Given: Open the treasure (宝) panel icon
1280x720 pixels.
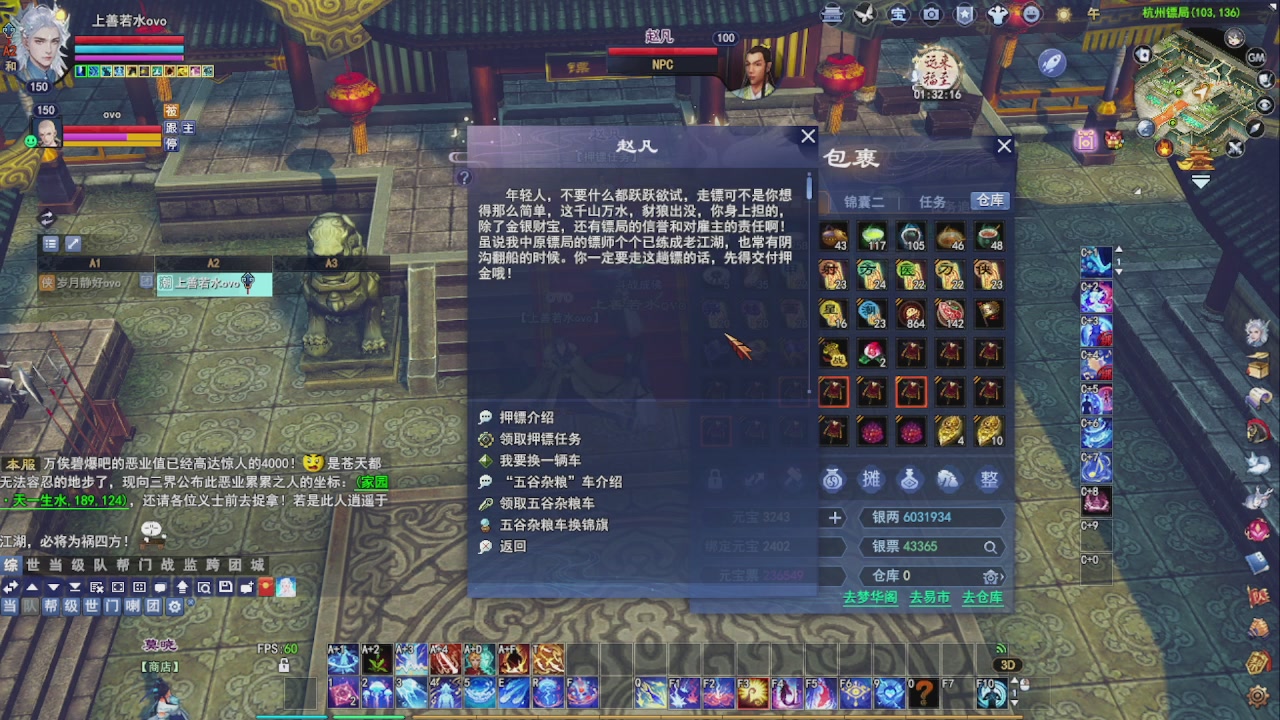Looking at the screenshot, I should pyautogui.click(x=898, y=15).
